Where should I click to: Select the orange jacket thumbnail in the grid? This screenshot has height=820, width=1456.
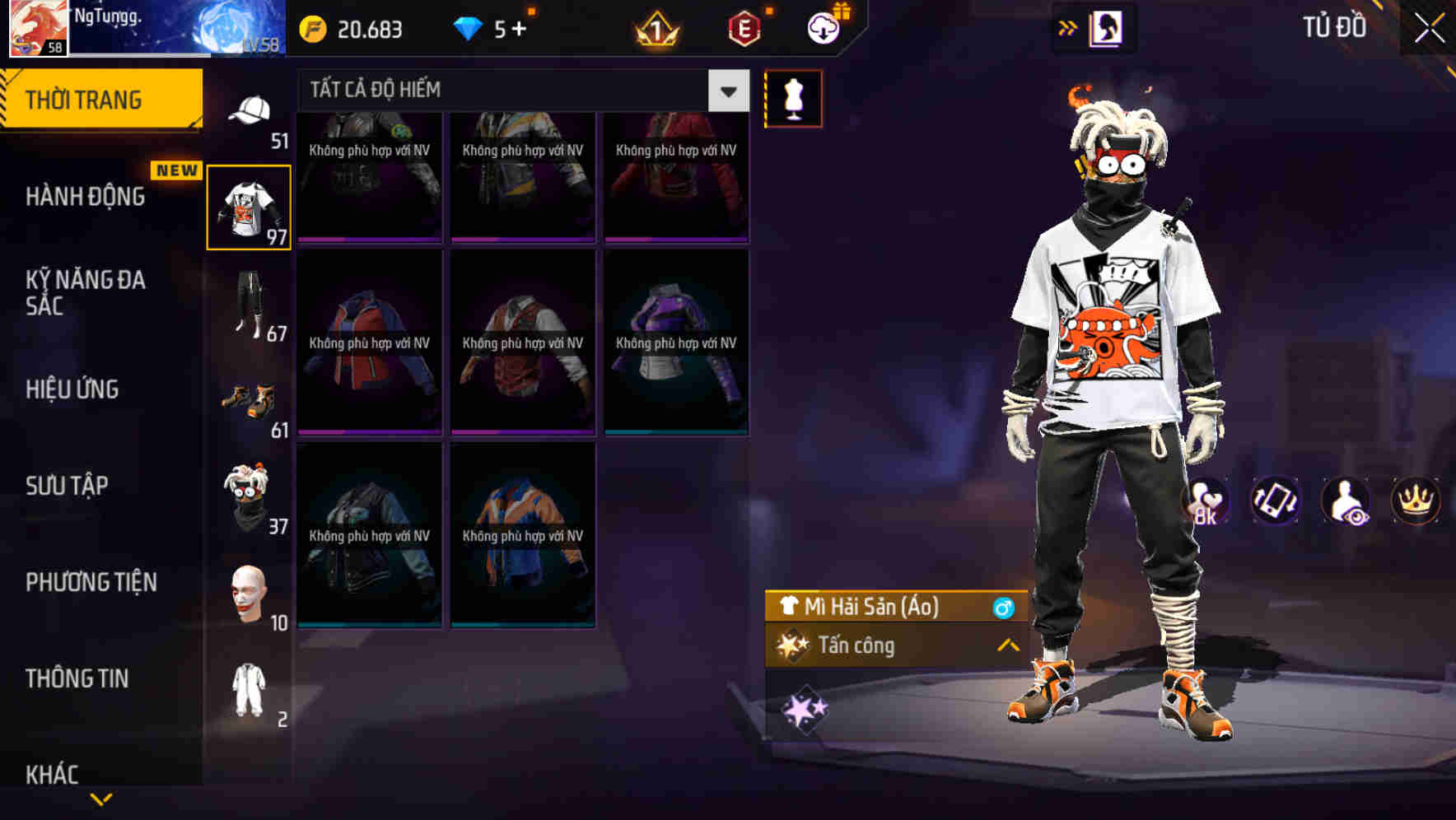(x=522, y=537)
